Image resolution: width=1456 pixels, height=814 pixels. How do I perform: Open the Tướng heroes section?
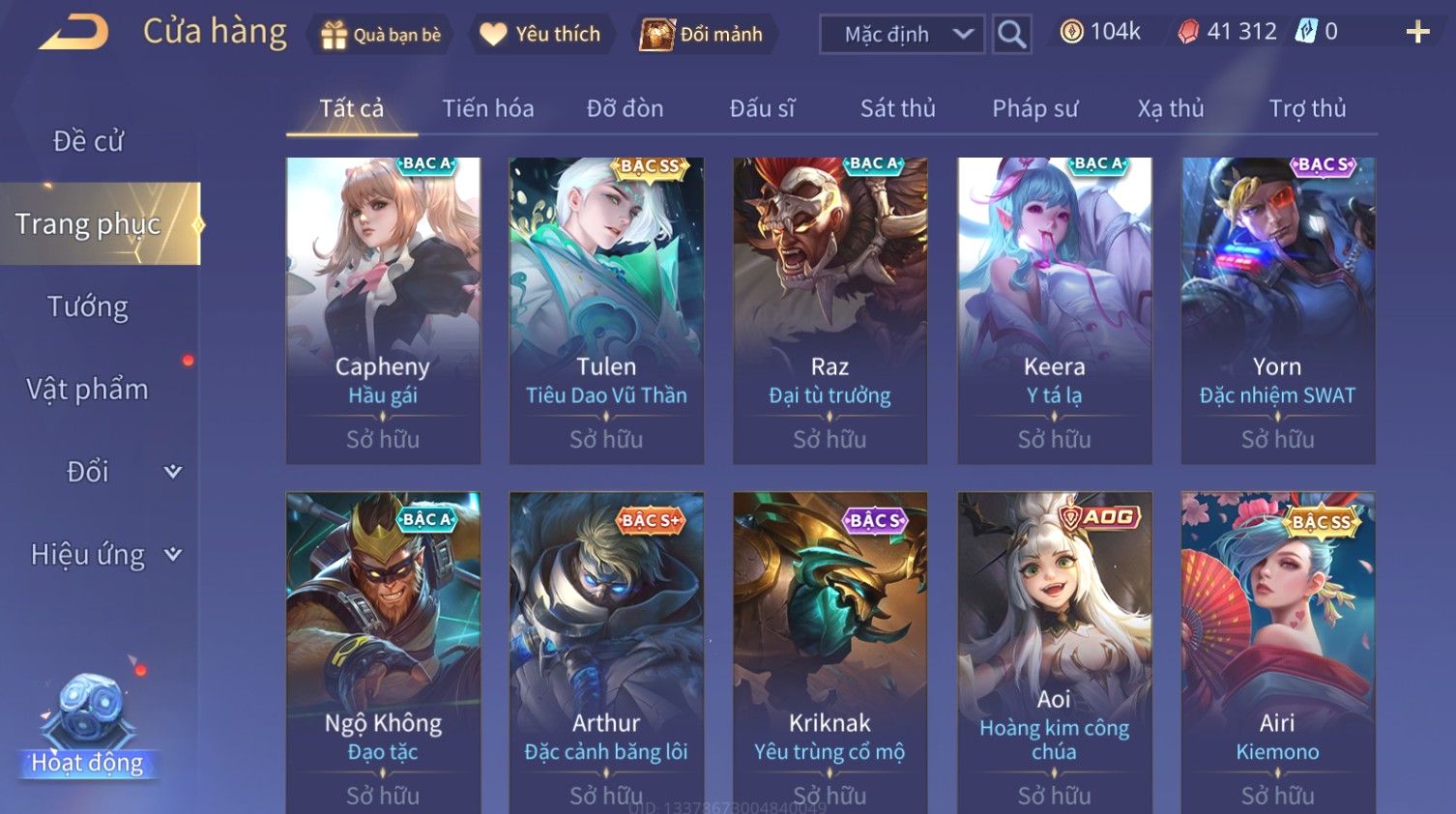pyautogui.click(x=88, y=306)
